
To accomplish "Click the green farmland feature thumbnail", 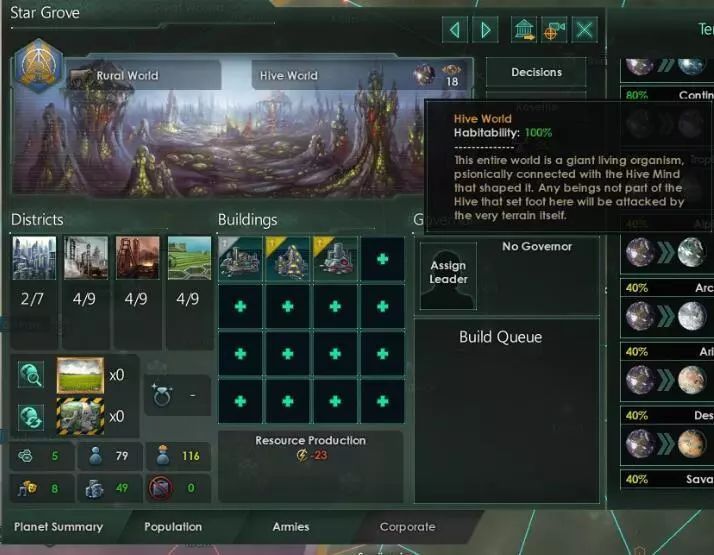I will pos(81,375).
